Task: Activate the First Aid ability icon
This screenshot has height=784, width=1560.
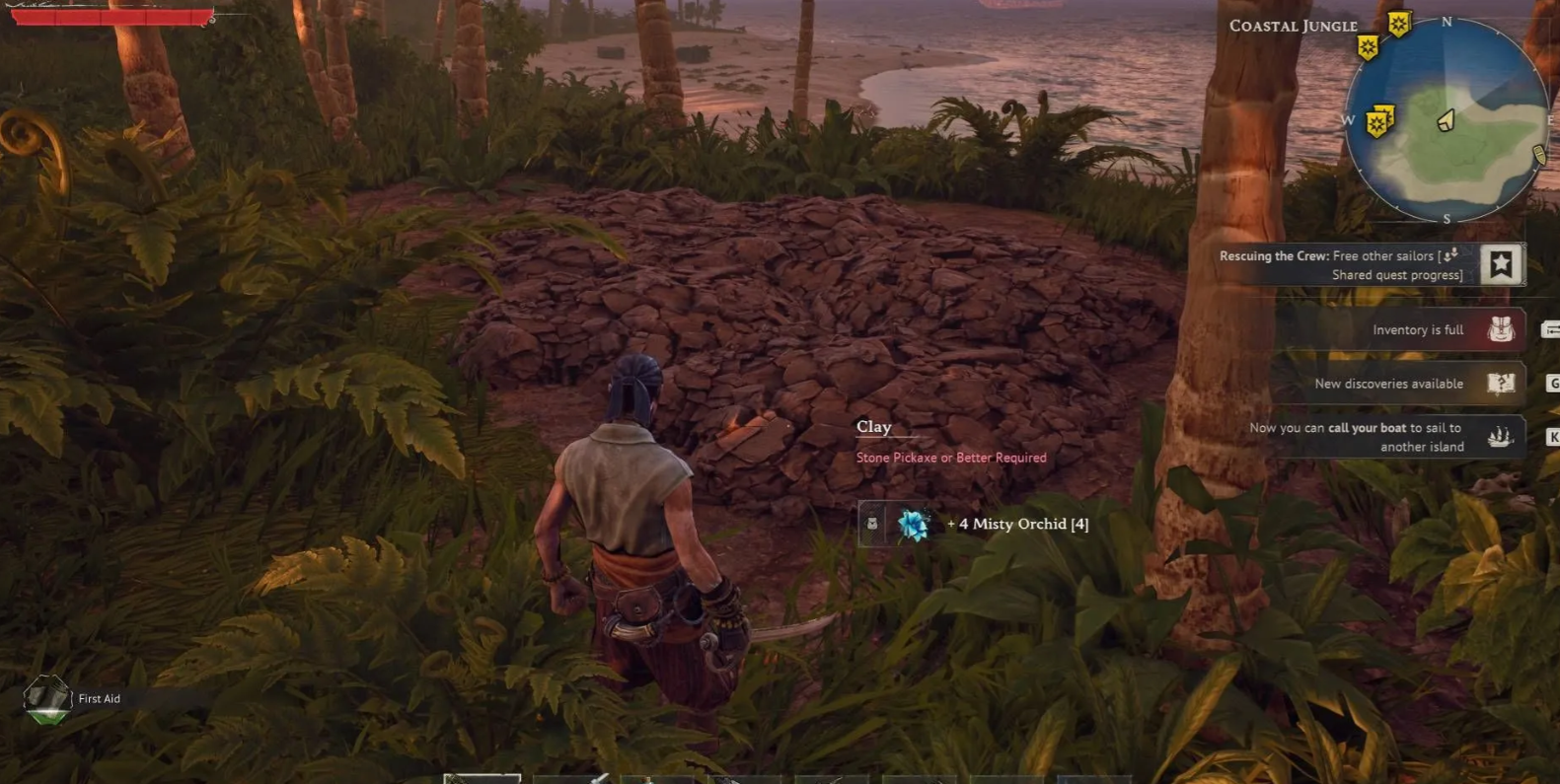Action: (46, 698)
